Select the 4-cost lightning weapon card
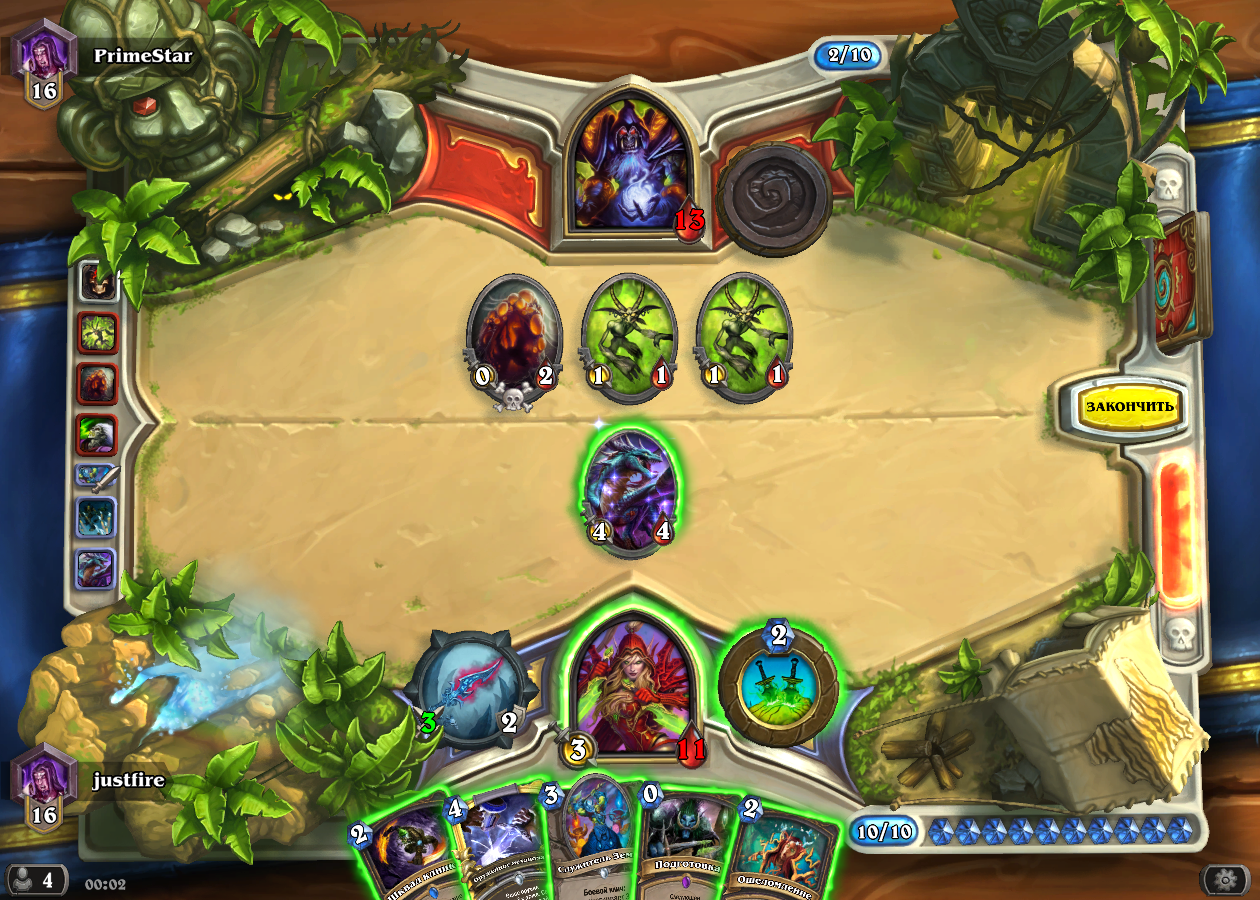The height and width of the screenshot is (900, 1260). pos(500,845)
